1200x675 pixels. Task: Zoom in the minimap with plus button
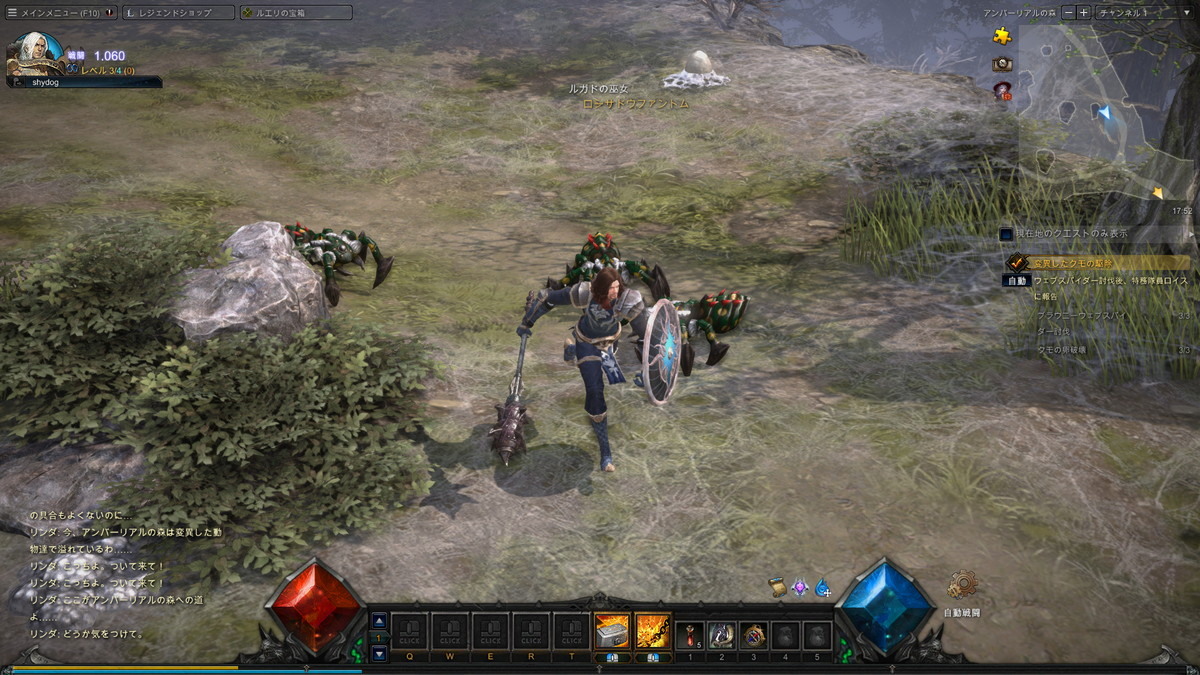[1084, 13]
